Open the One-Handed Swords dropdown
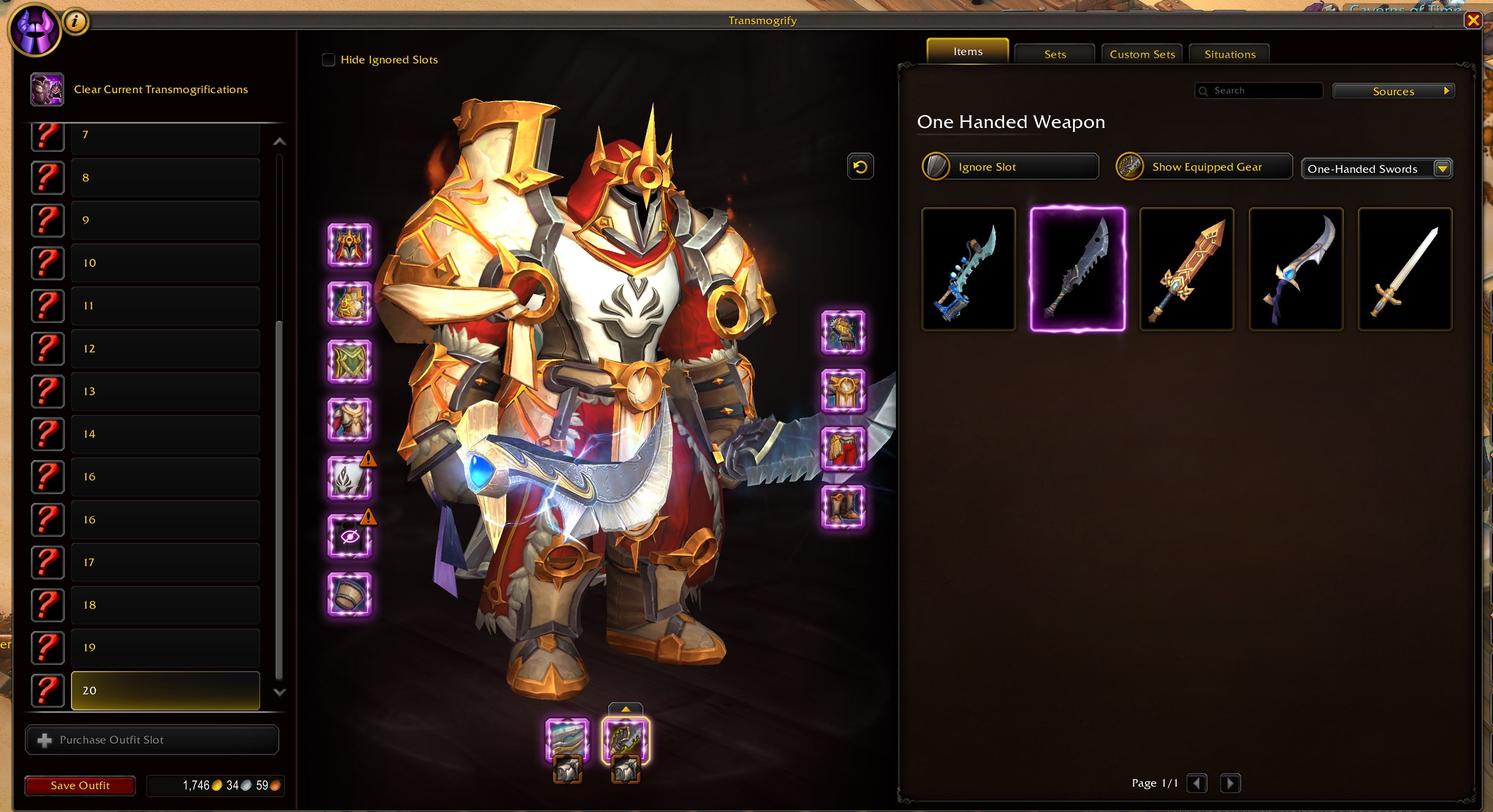The width and height of the screenshot is (1493, 812). pos(1376,169)
